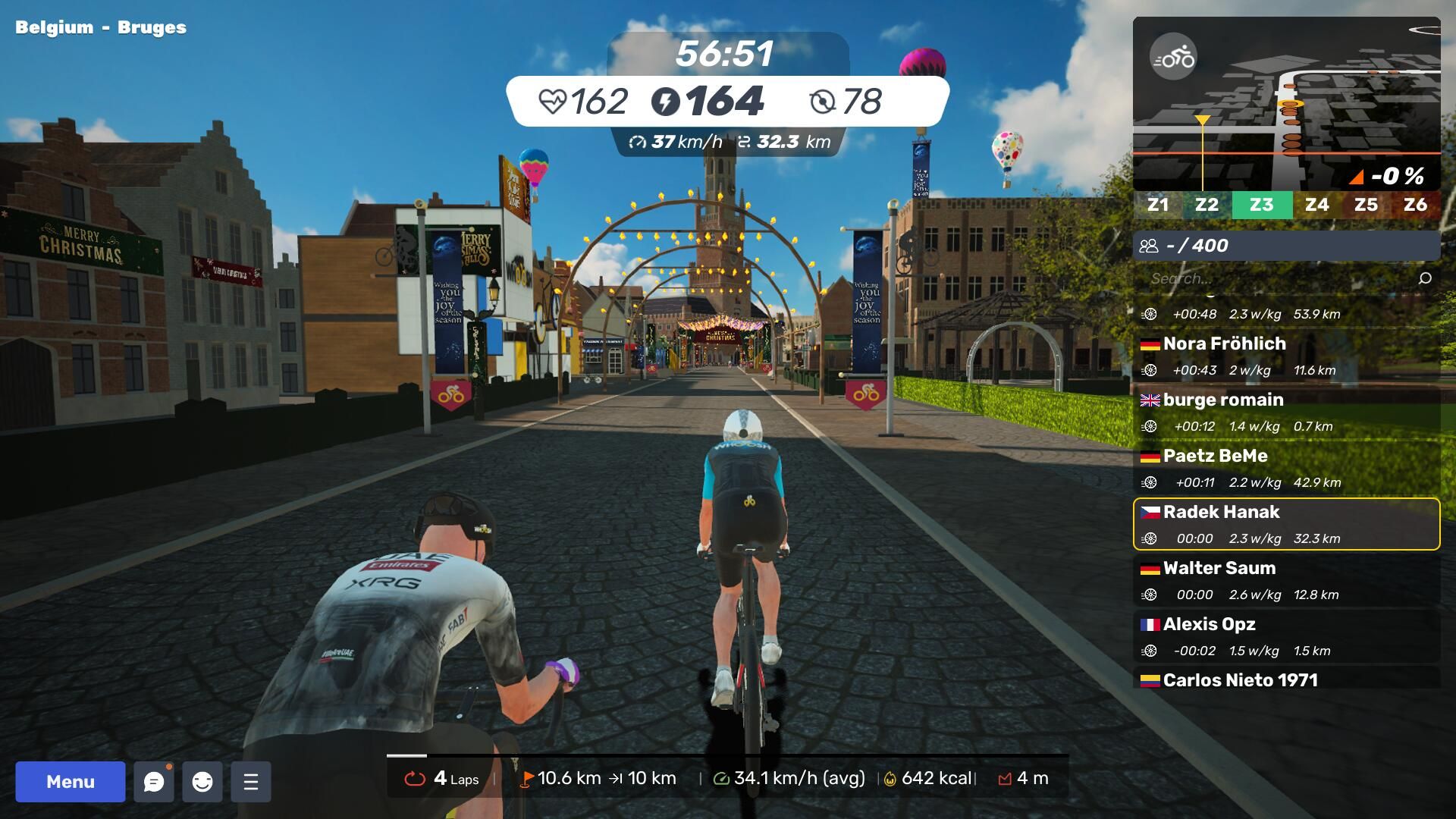Toggle the three-line list button
The image size is (1456, 819).
pos(251,782)
